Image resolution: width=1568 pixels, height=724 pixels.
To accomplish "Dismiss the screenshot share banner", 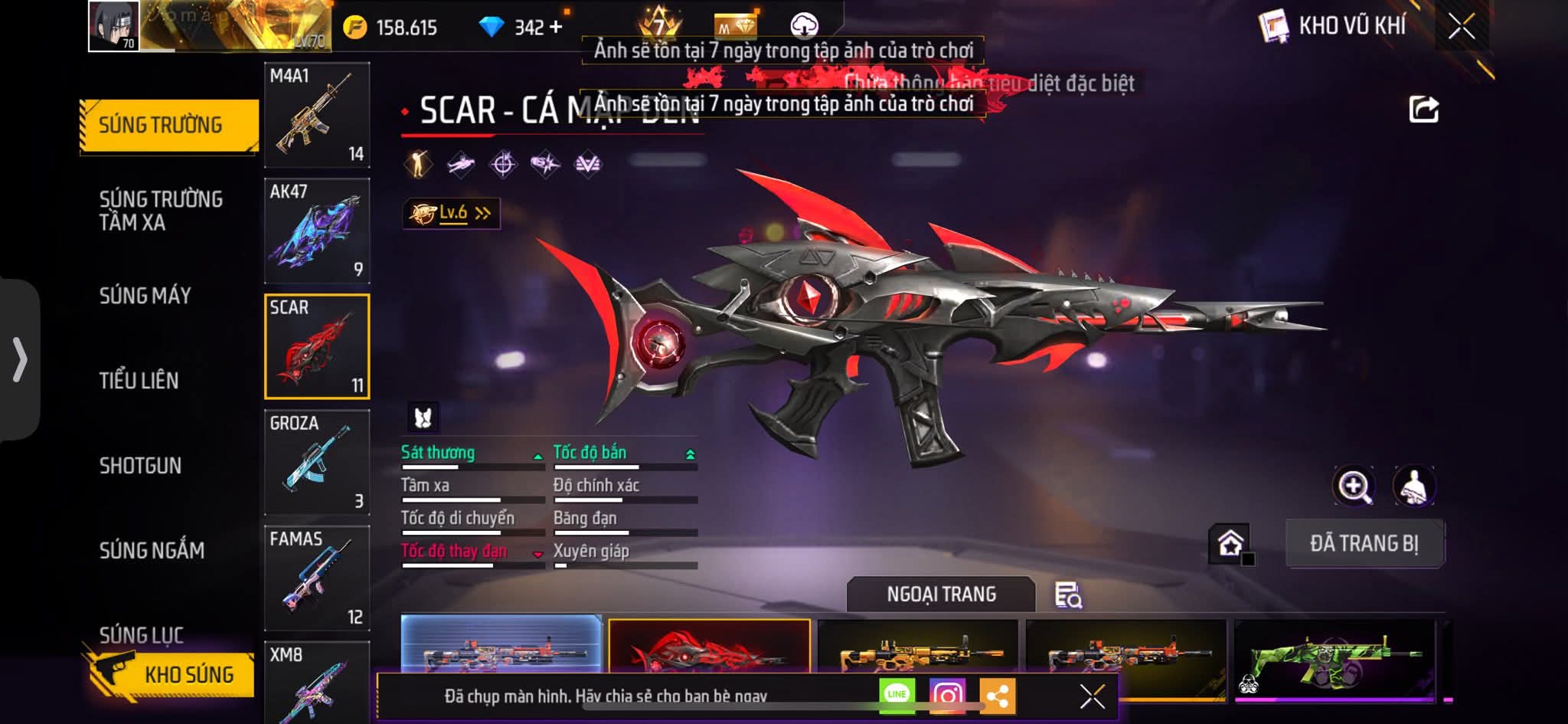I will 1092,696.
